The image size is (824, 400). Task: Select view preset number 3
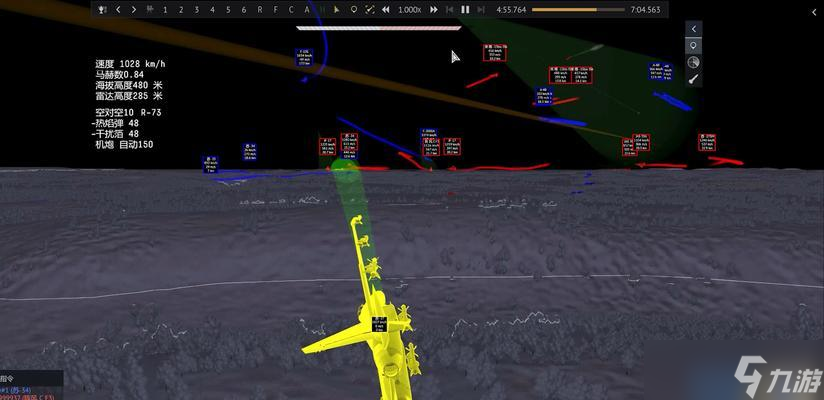tap(197, 9)
